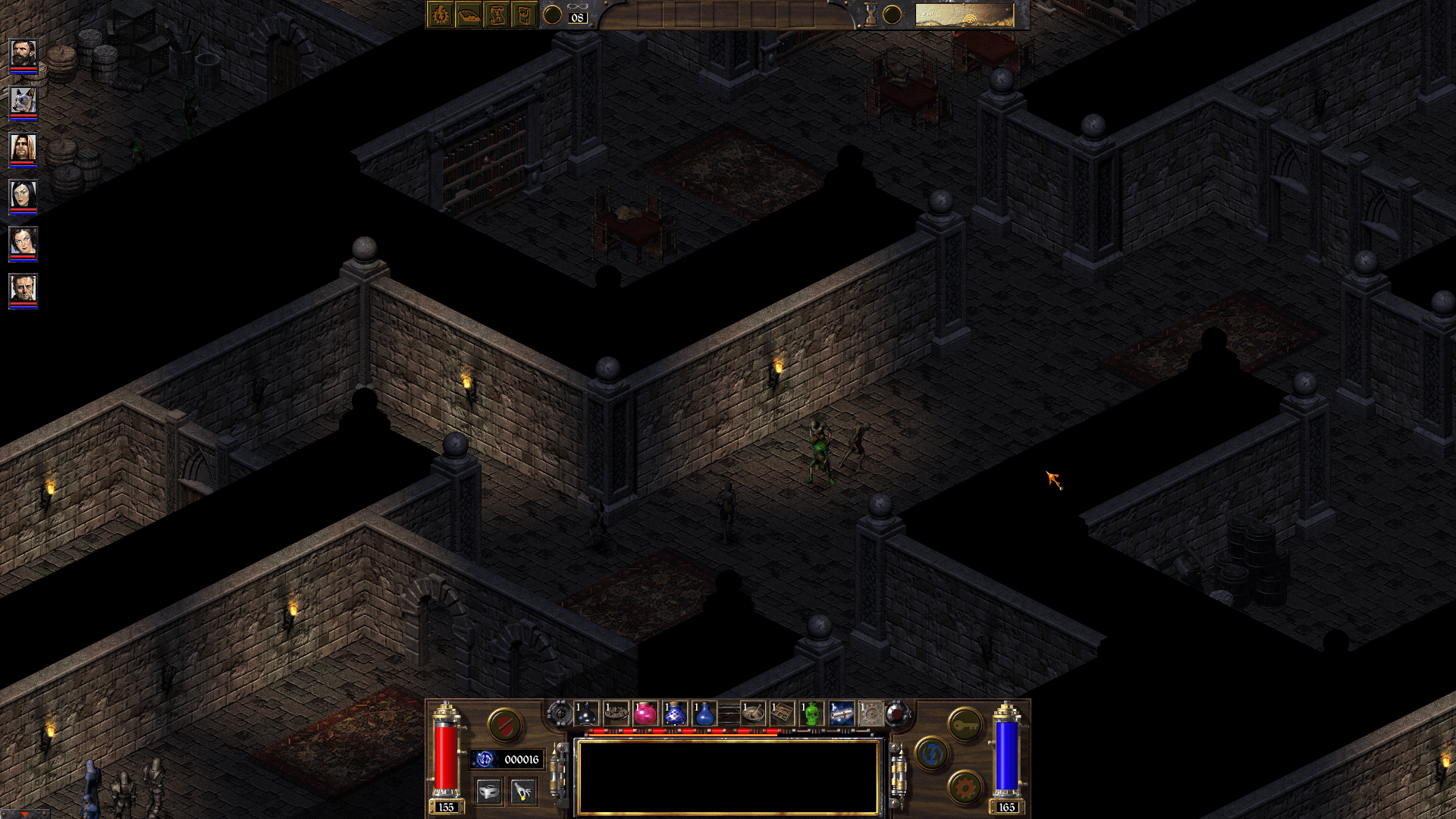The width and height of the screenshot is (1456, 819).
Task: Click the round knob left of the hotkey slots
Action: [x=561, y=714]
